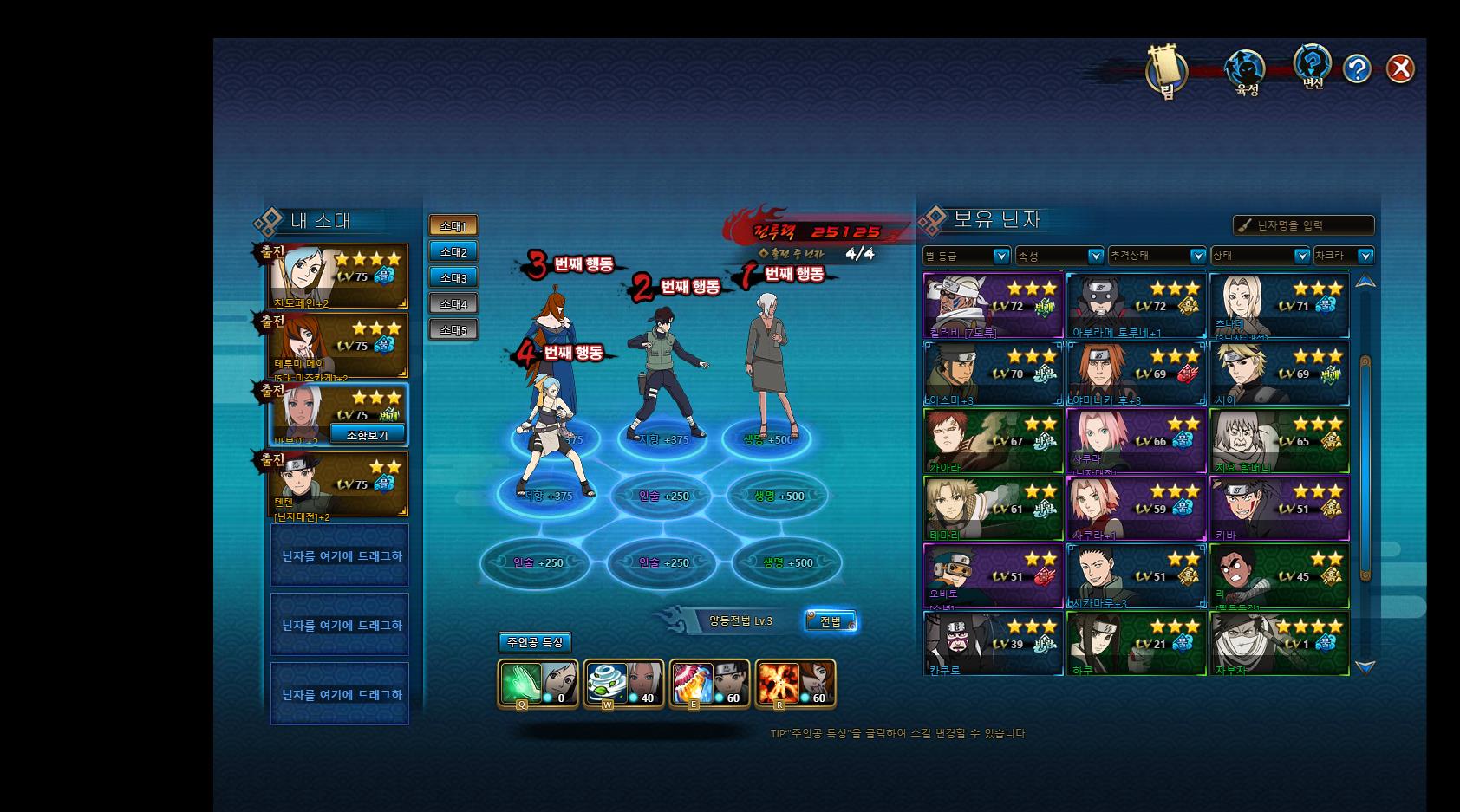Open the 변신 transformation menu
Viewport: 1460px width, 812px height.
coord(1313,66)
